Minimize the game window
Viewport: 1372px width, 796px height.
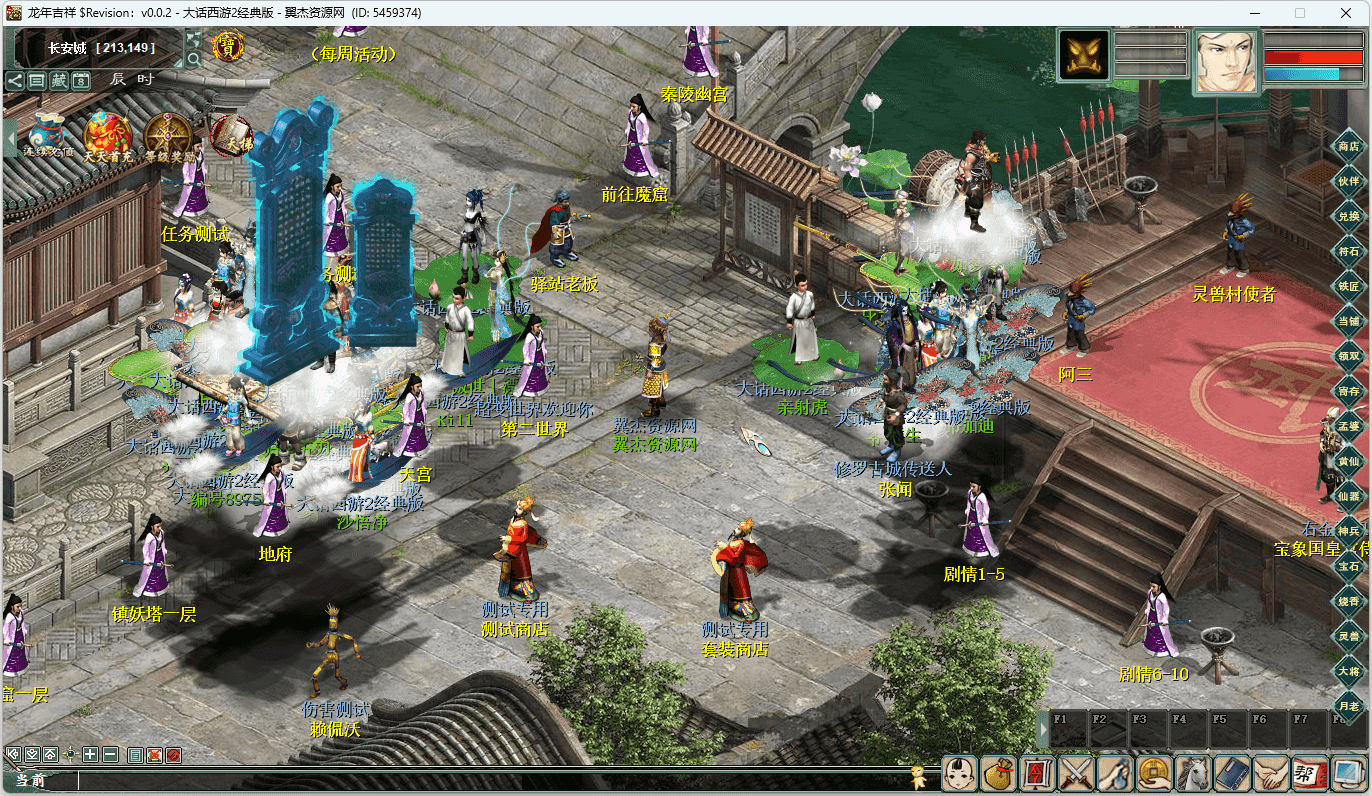click(1254, 13)
